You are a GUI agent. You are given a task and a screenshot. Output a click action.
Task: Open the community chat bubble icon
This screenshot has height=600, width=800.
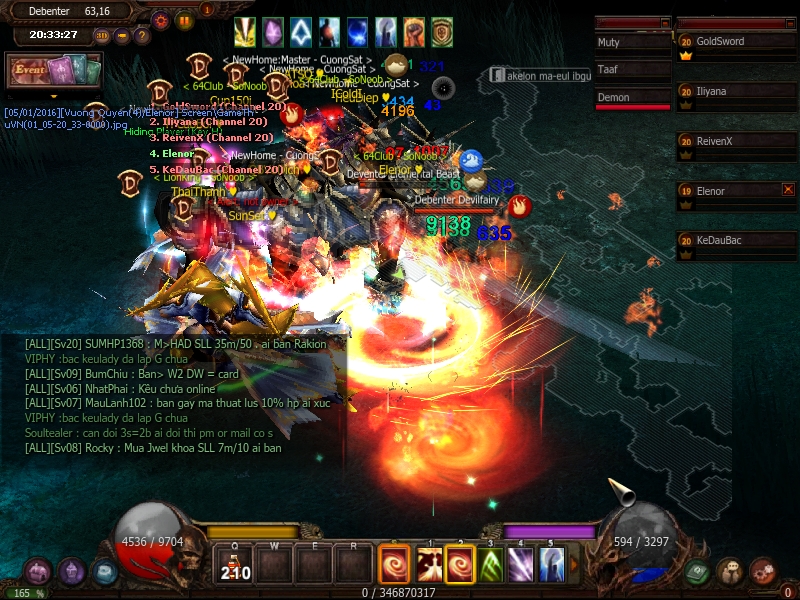[730, 571]
